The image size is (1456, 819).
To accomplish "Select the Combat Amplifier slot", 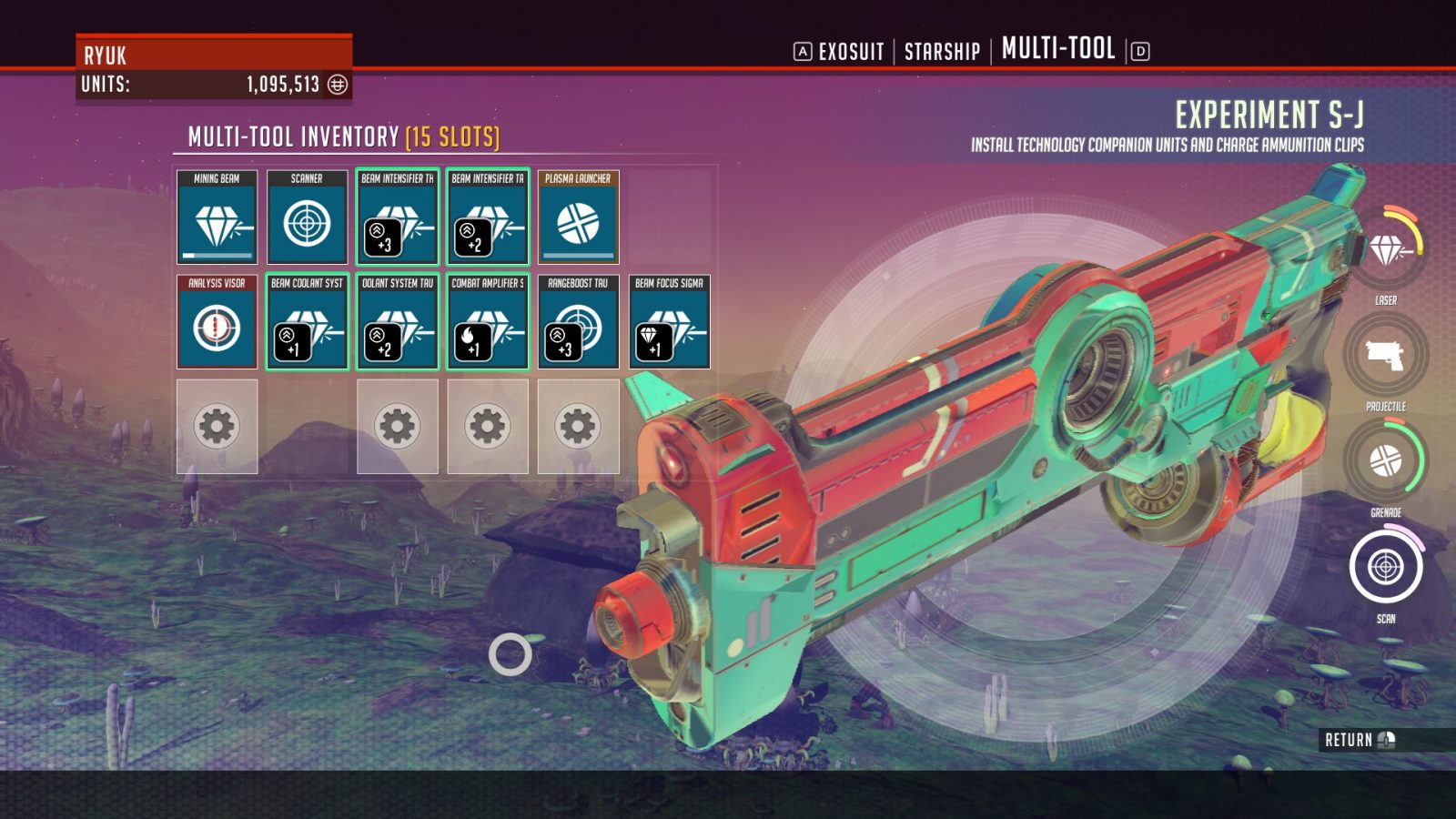I will pyautogui.click(x=488, y=322).
